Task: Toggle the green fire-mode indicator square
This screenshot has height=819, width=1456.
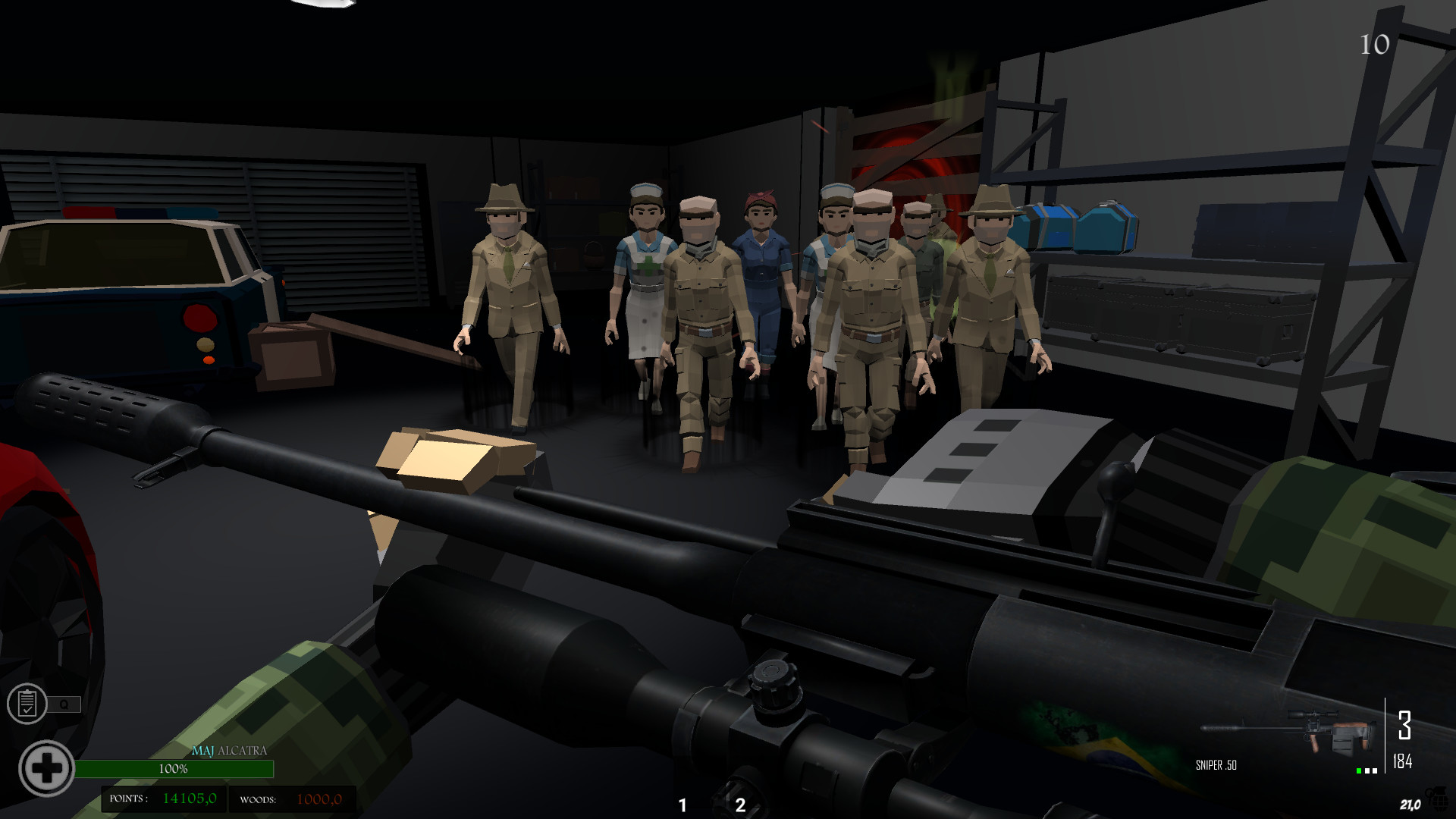Action: click(x=1358, y=771)
